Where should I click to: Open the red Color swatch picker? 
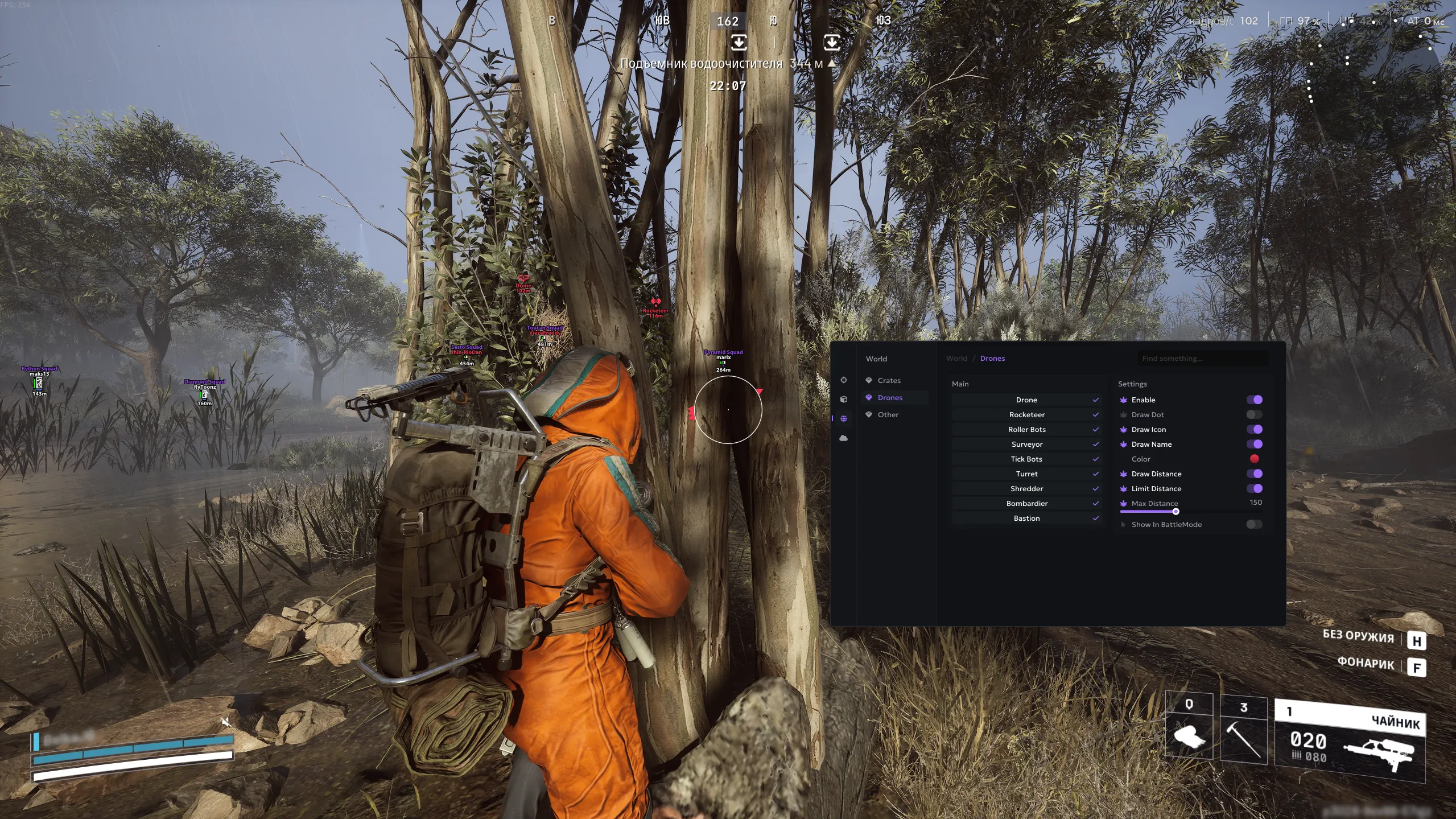click(1255, 459)
